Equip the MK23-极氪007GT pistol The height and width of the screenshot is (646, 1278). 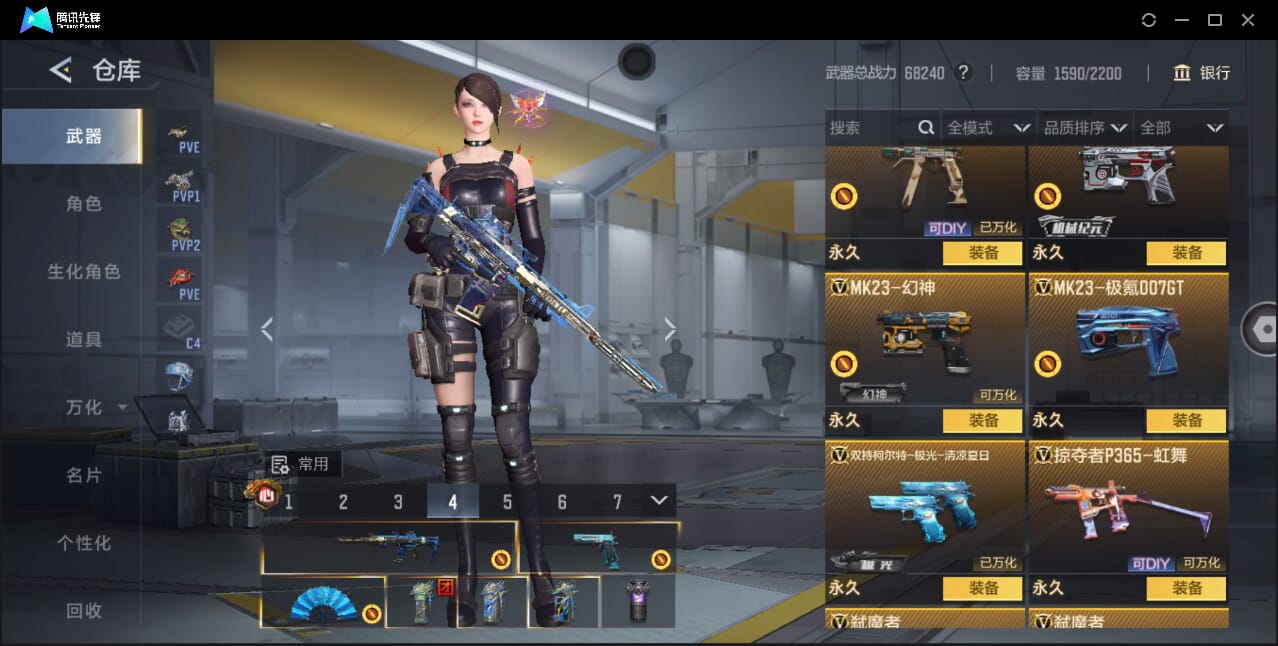click(x=1186, y=421)
